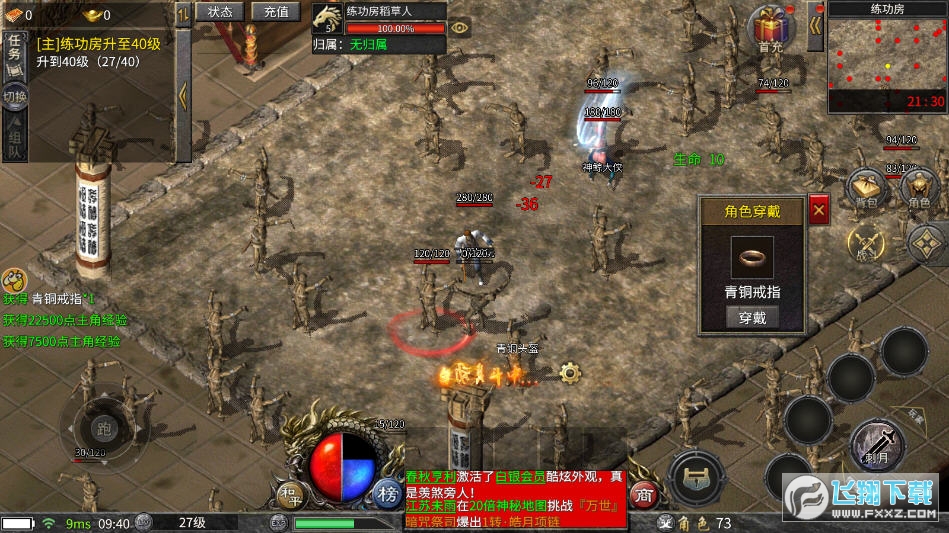This screenshot has height=533, width=949.
Task: Open the 榜 ranking button
Action: 387,493
